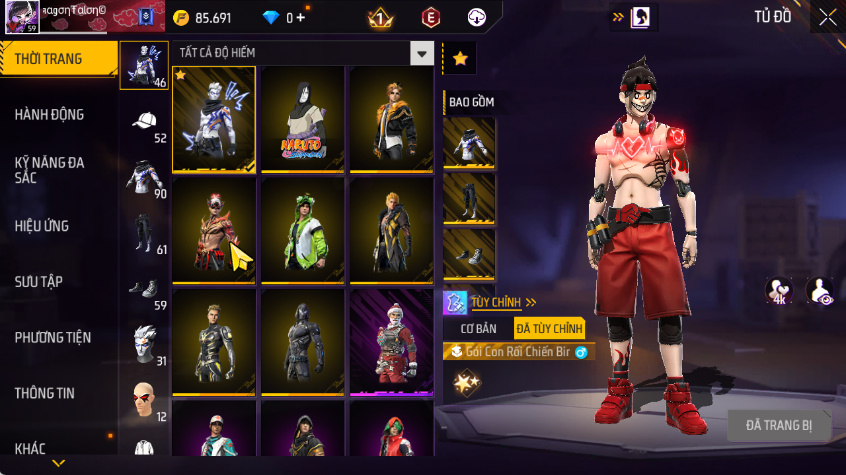
Task: Open the Tất Cả Độ Hiếm rarity dropdown
Action: point(423,54)
